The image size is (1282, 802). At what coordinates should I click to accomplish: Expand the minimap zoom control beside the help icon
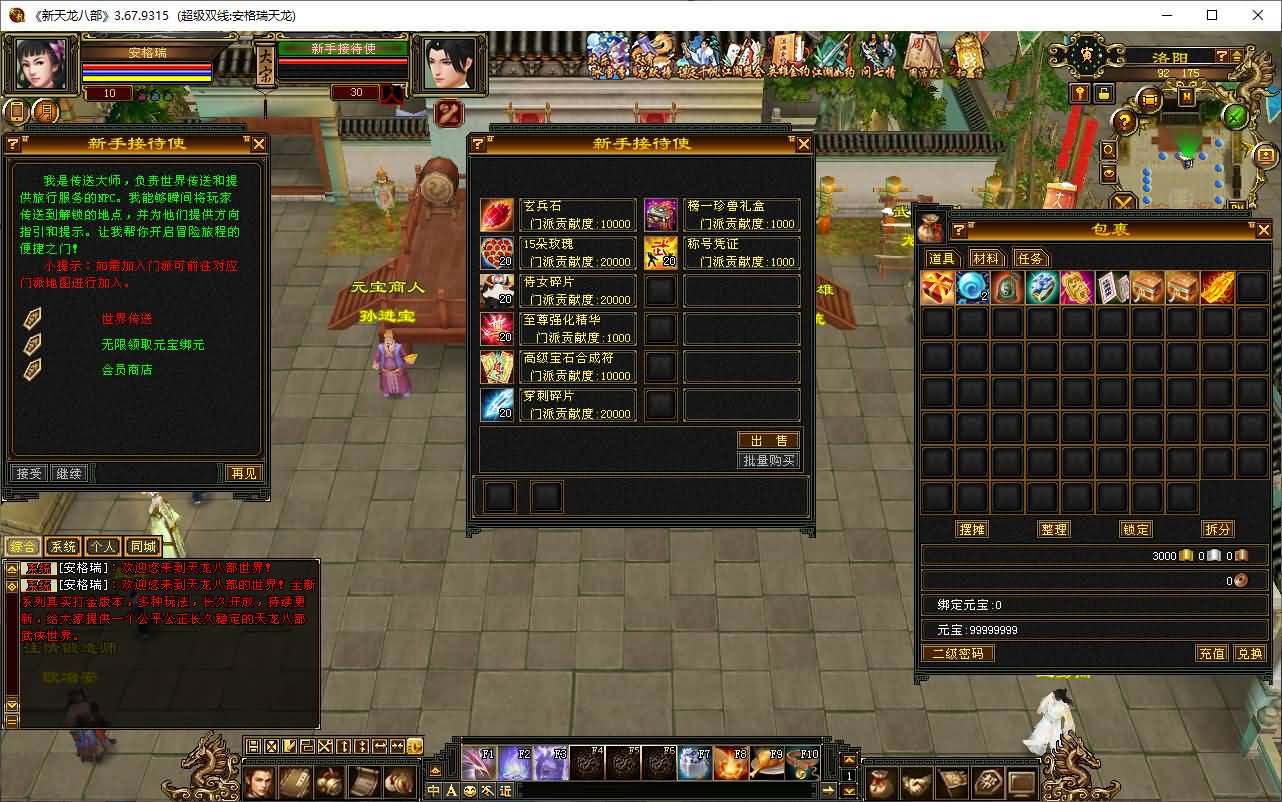tap(1235, 56)
